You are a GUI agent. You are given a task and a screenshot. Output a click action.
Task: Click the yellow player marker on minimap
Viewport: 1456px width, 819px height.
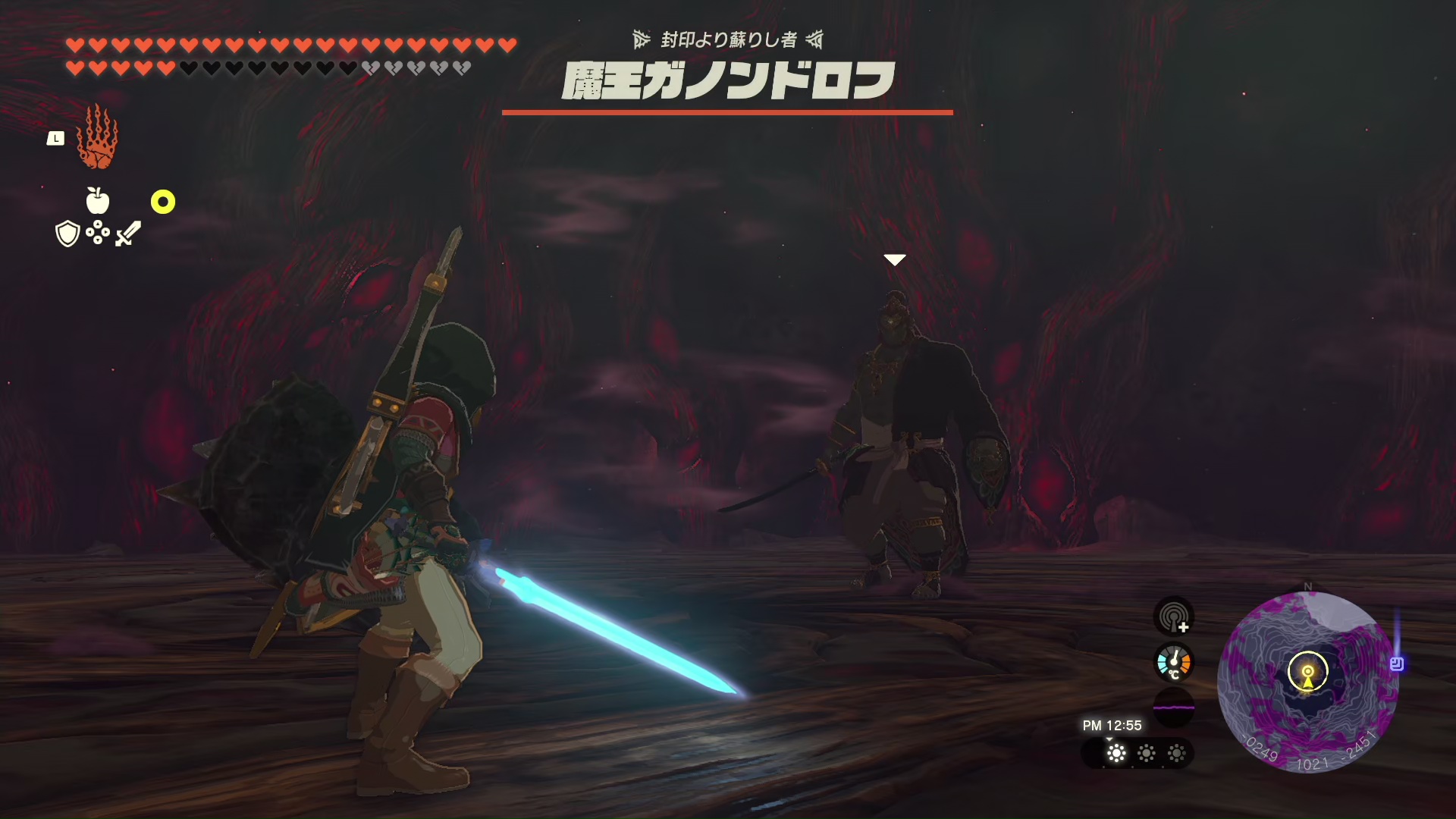pos(1308,674)
